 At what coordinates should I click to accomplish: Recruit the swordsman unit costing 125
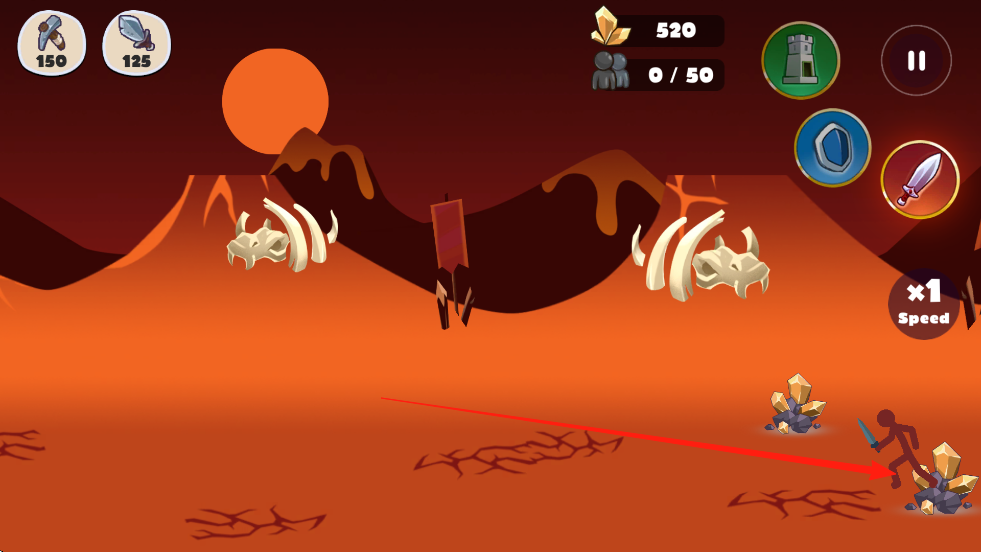(136, 42)
